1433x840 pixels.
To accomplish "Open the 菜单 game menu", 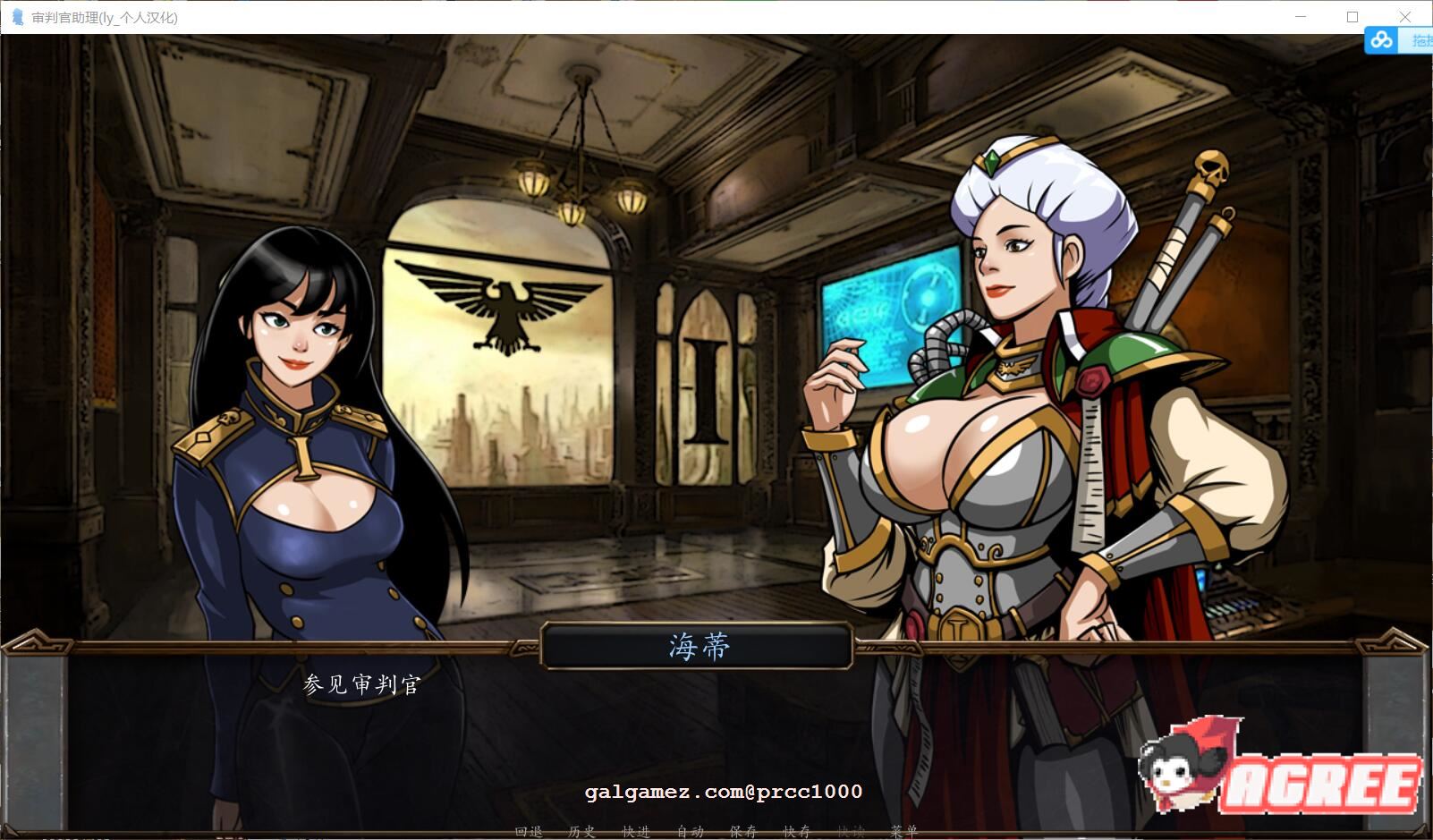I will coord(903,832).
